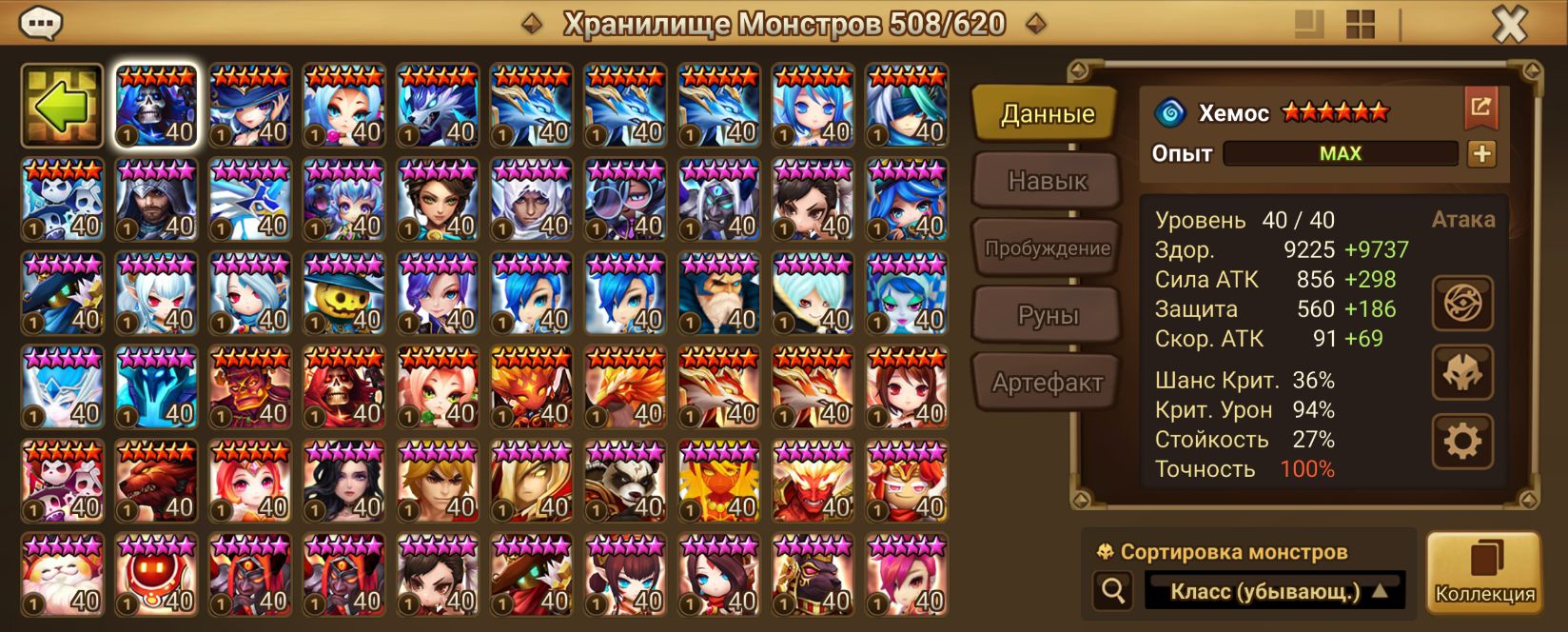Click the magnifier search button

1112,591
